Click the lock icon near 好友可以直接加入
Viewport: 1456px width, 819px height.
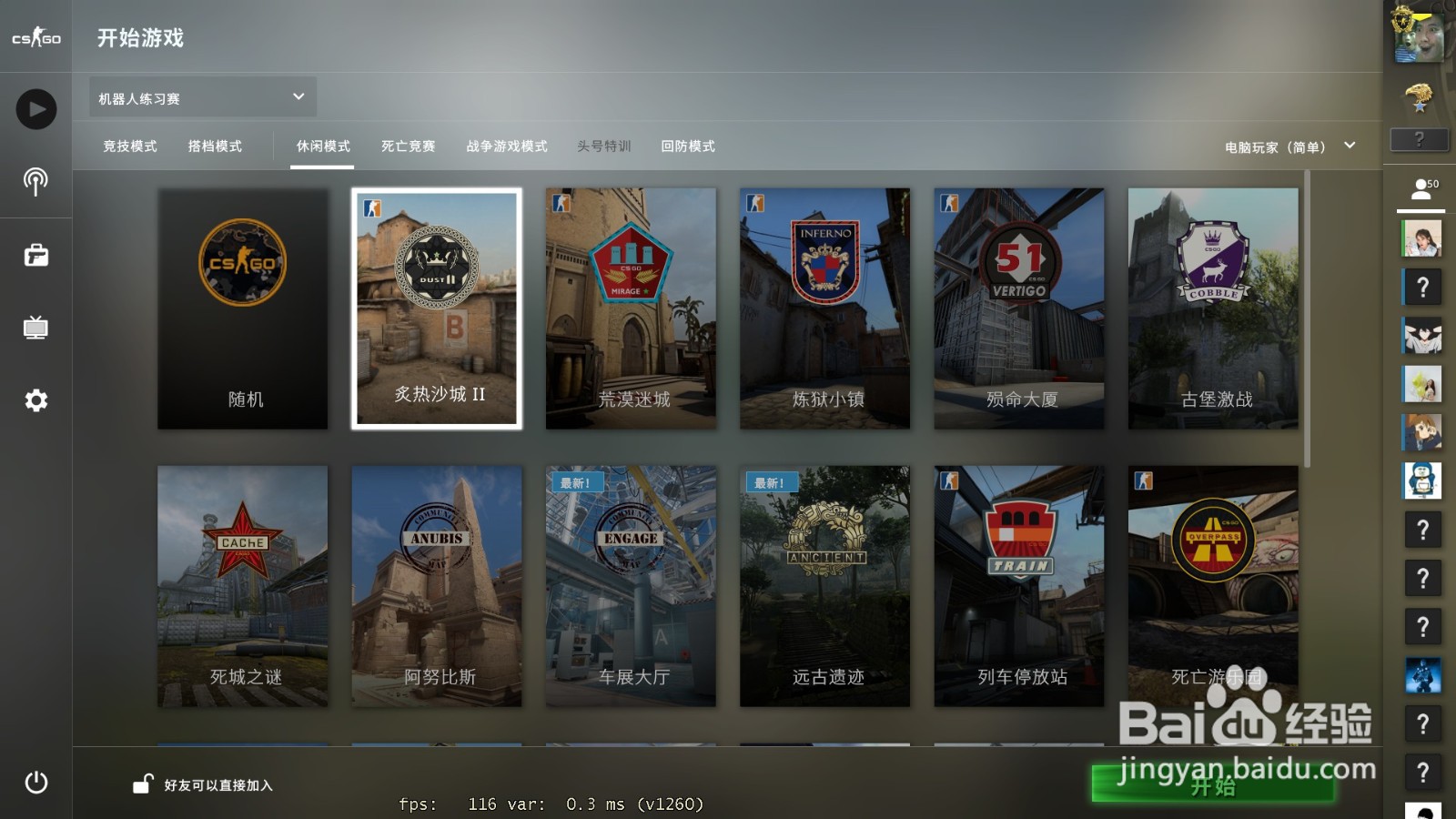[141, 784]
